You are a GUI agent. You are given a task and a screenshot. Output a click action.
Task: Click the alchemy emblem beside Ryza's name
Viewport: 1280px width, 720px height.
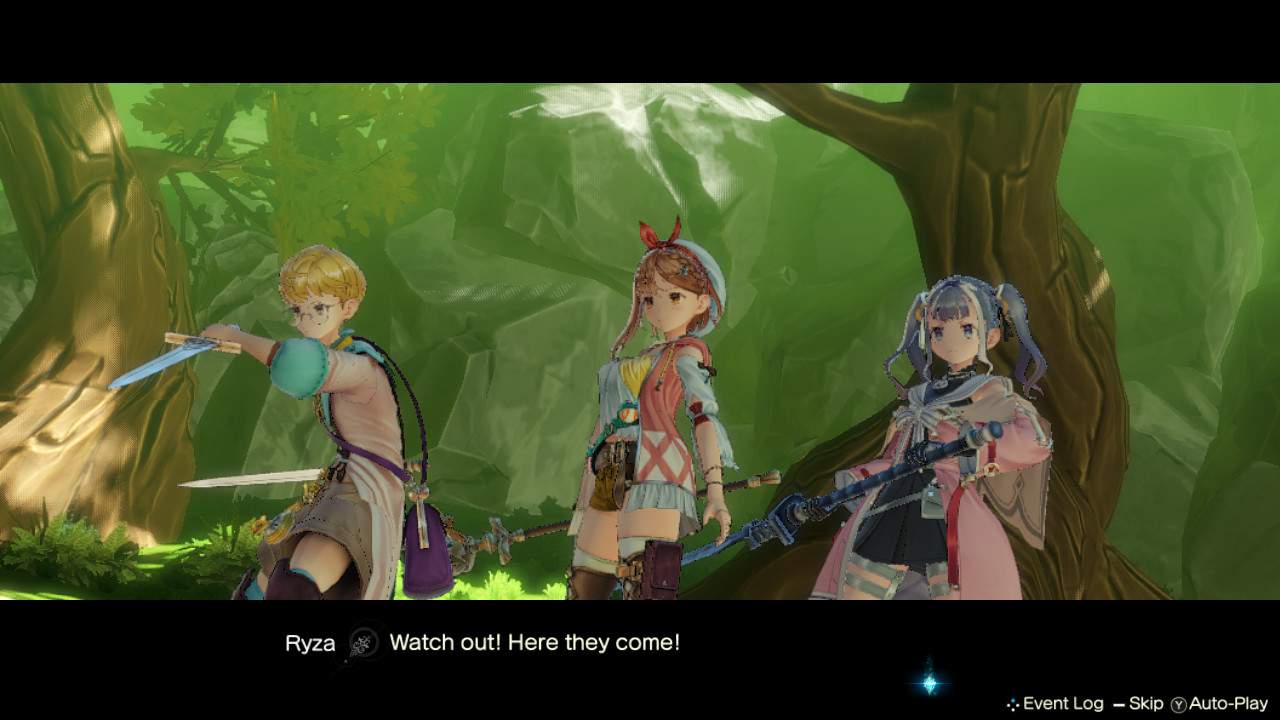366,644
